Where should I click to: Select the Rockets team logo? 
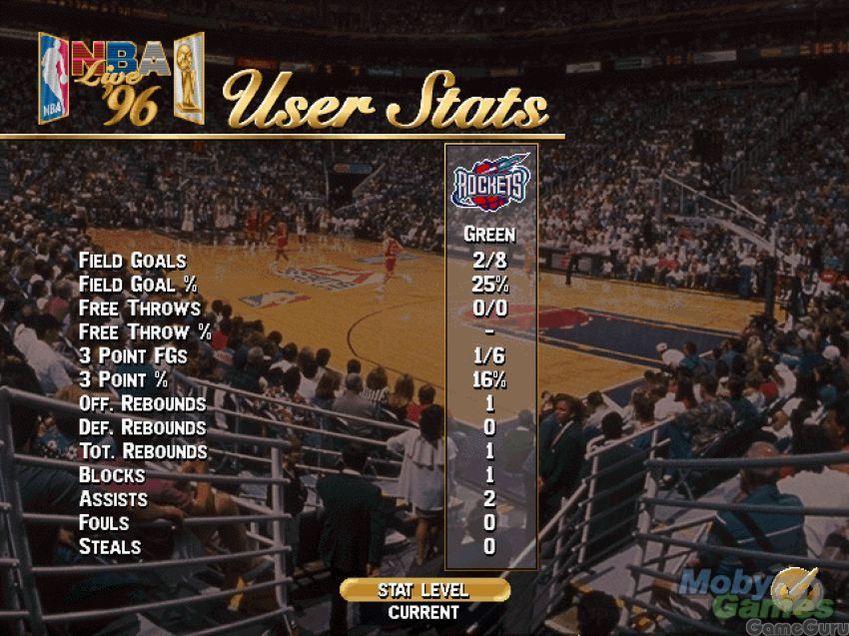pos(490,182)
